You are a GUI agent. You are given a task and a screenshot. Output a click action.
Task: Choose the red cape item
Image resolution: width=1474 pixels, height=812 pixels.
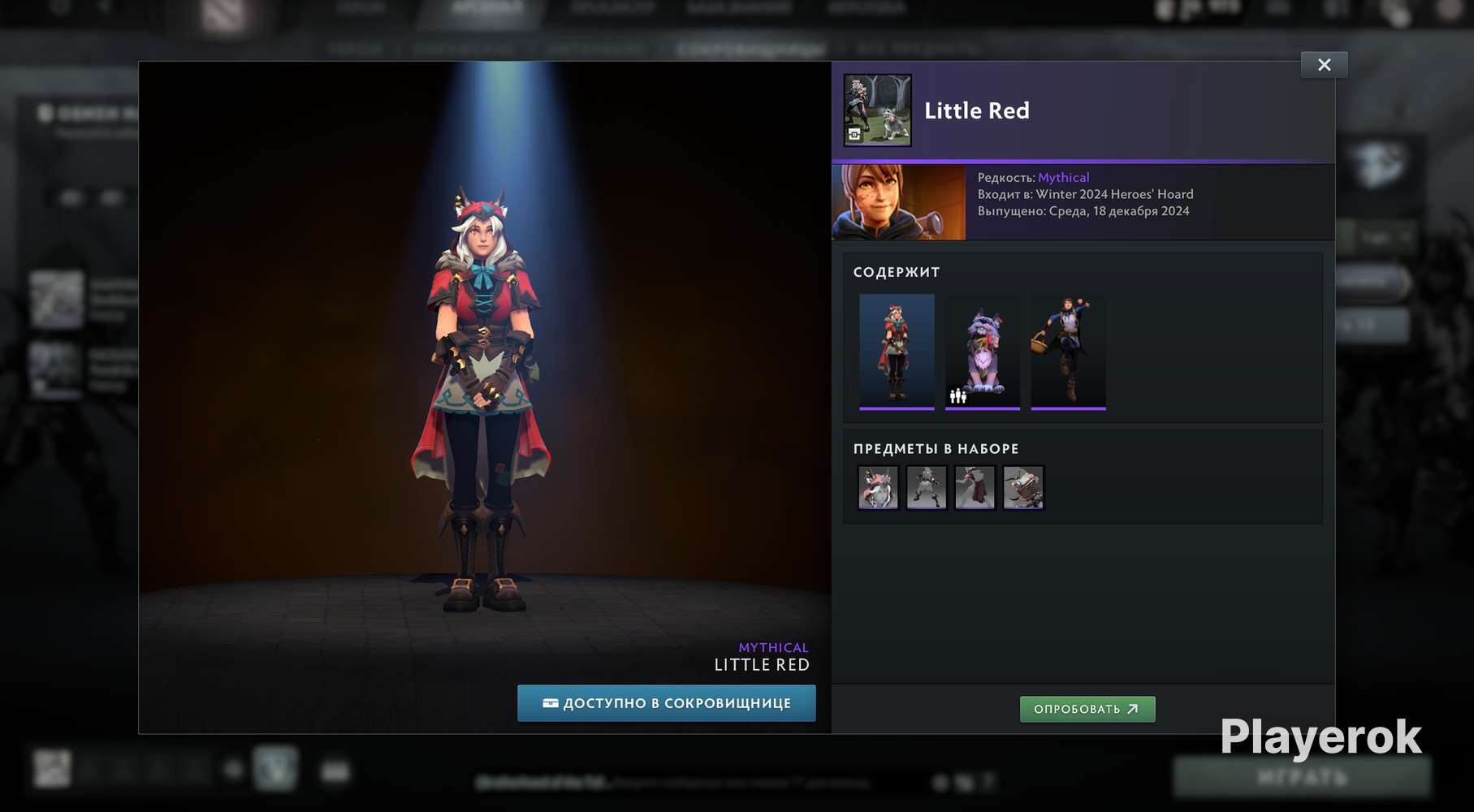[975, 487]
